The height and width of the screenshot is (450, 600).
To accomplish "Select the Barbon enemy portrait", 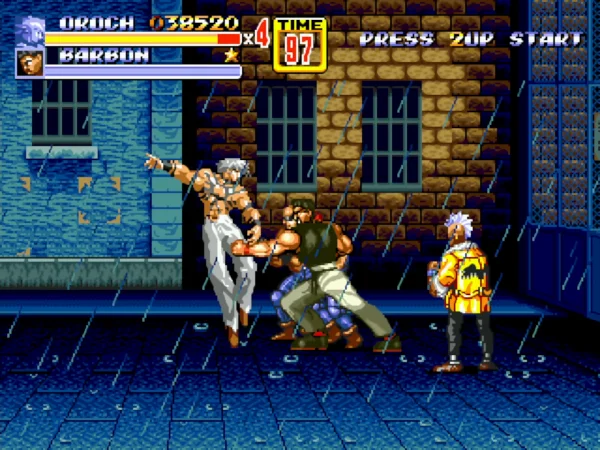I will pyautogui.click(x=29, y=62).
